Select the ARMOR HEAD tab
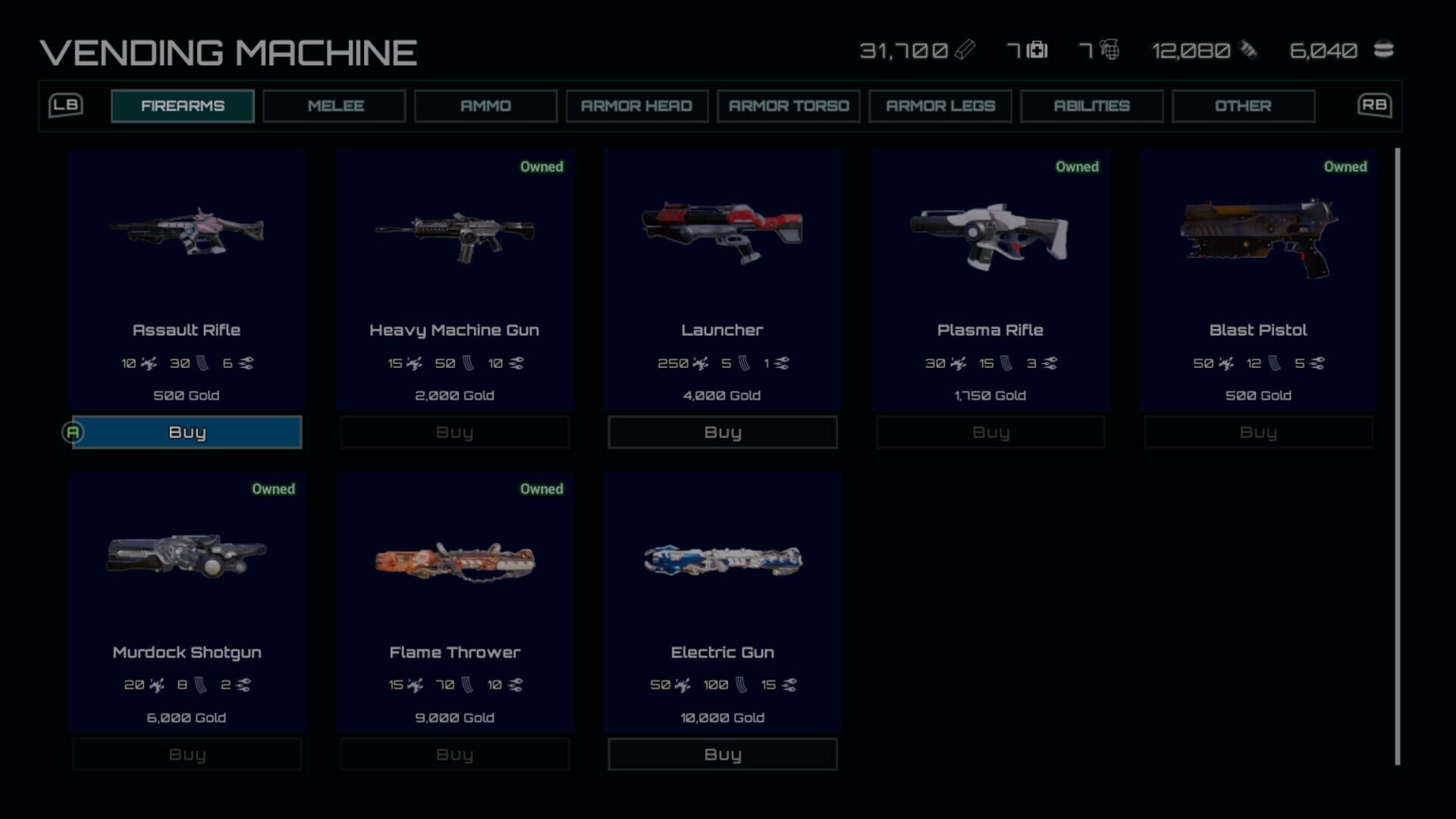This screenshot has width=1456, height=819. point(637,105)
